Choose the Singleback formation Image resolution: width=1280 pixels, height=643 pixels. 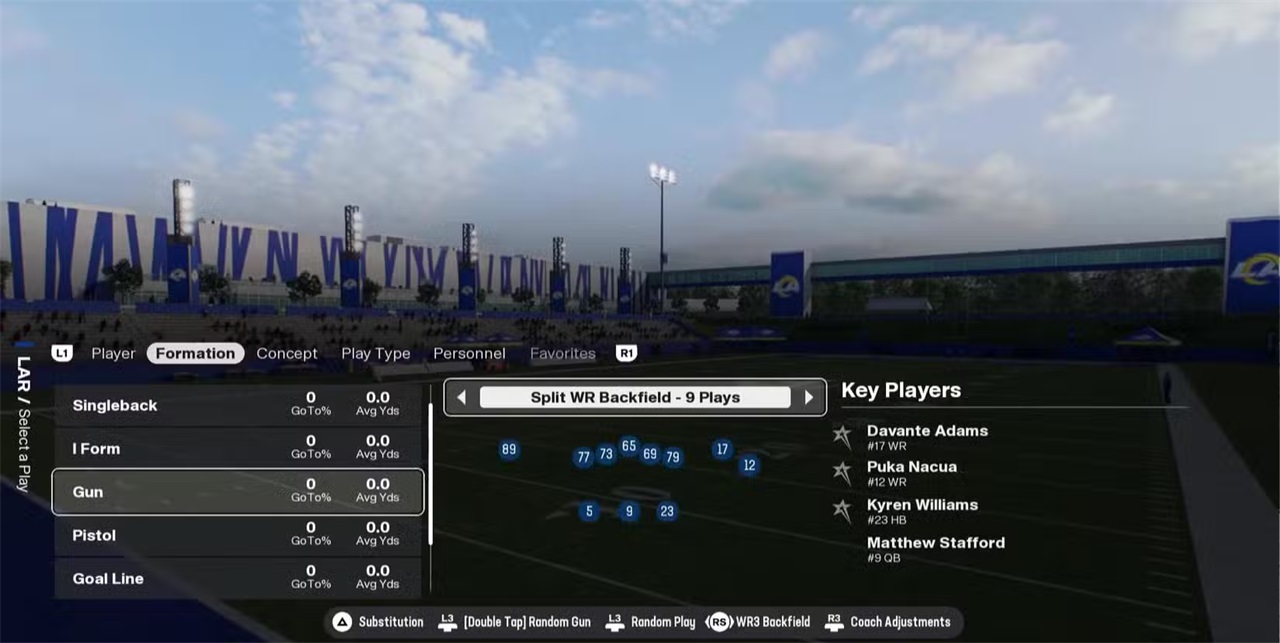[238, 405]
